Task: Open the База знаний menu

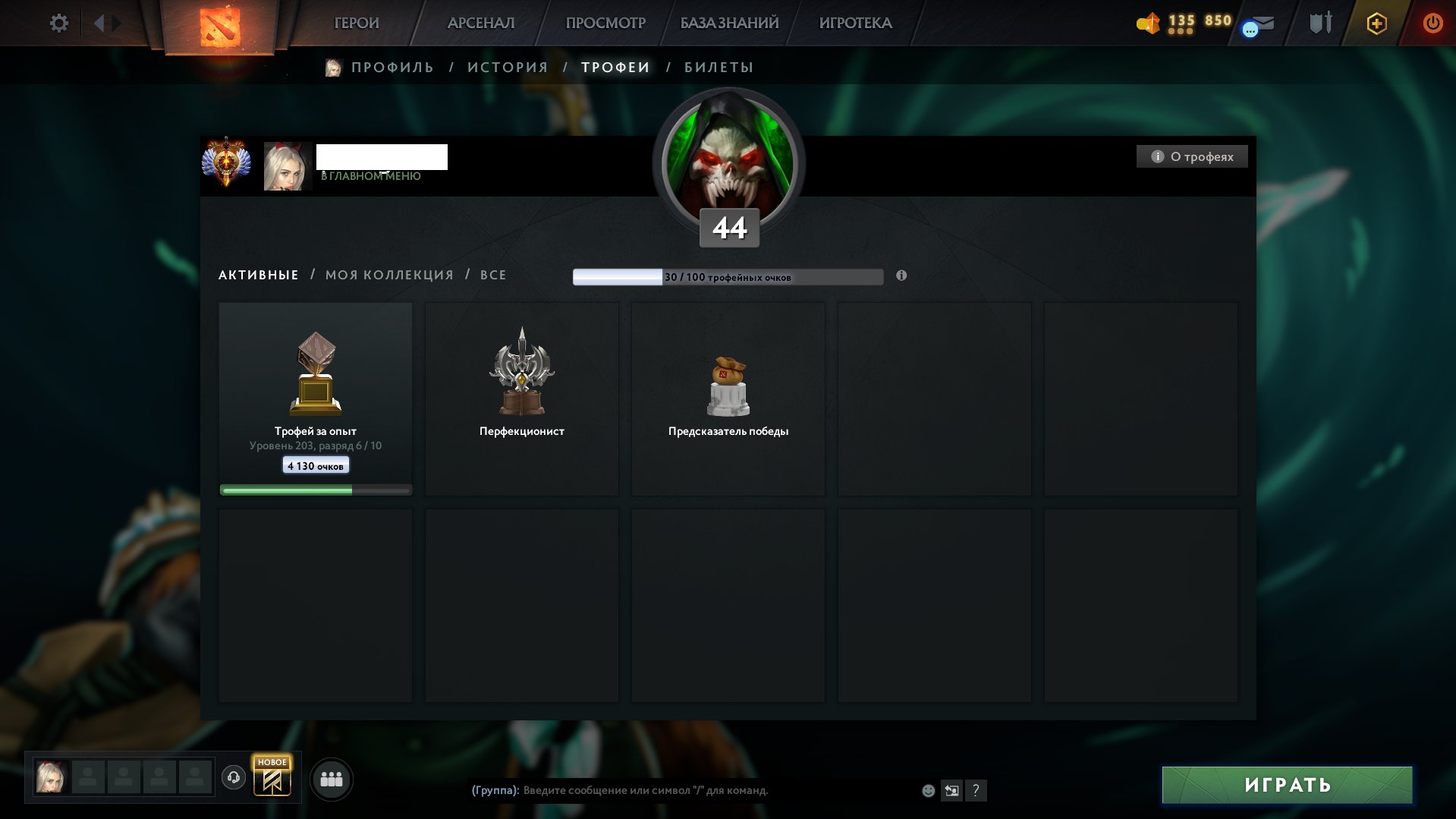Action: [x=729, y=24]
